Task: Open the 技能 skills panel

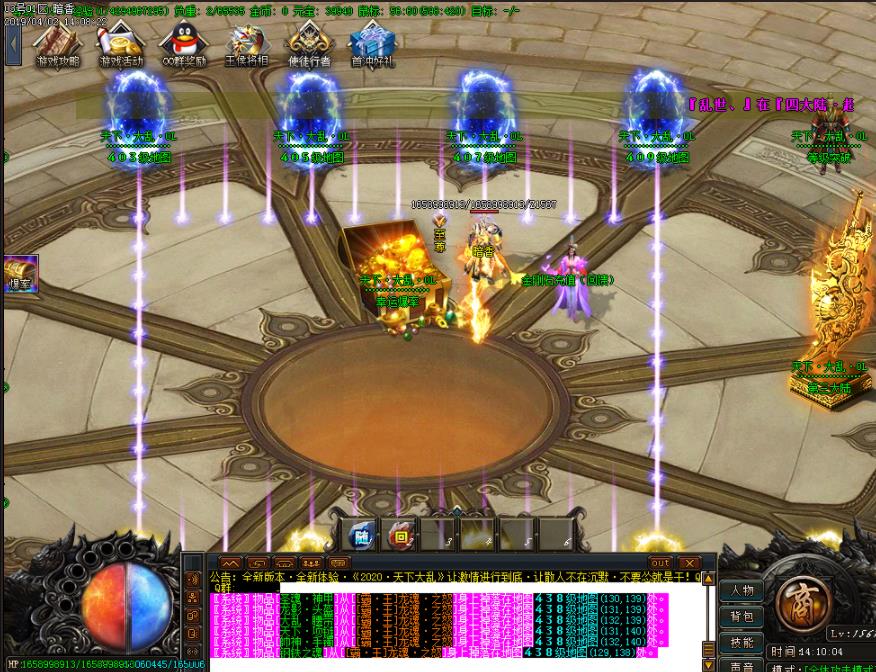Action: click(x=741, y=642)
